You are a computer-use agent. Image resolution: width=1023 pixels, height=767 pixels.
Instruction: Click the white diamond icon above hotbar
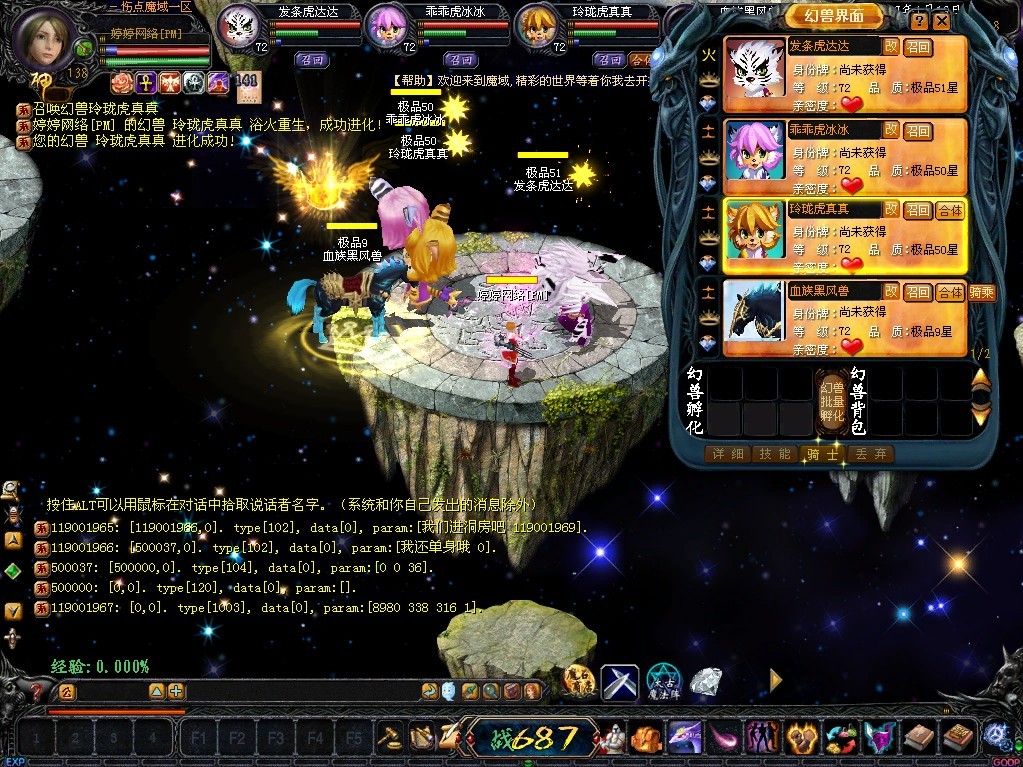click(707, 682)
